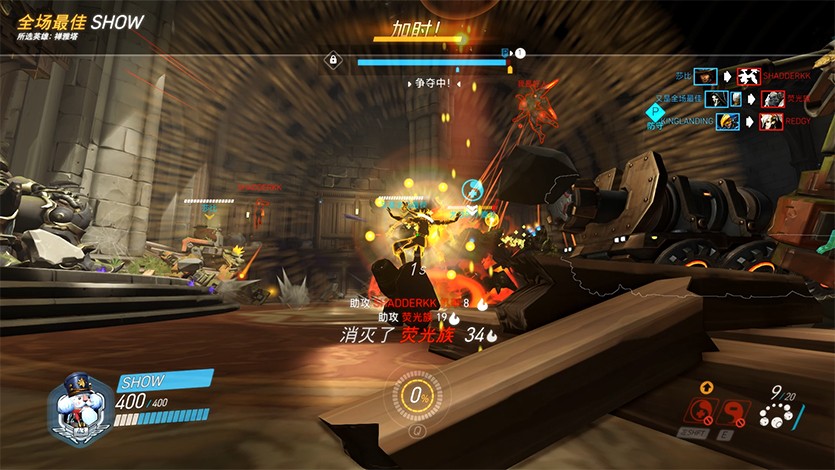
Task: Click the McCree portrait in kill feed
Action: click(x=706, y=76)
